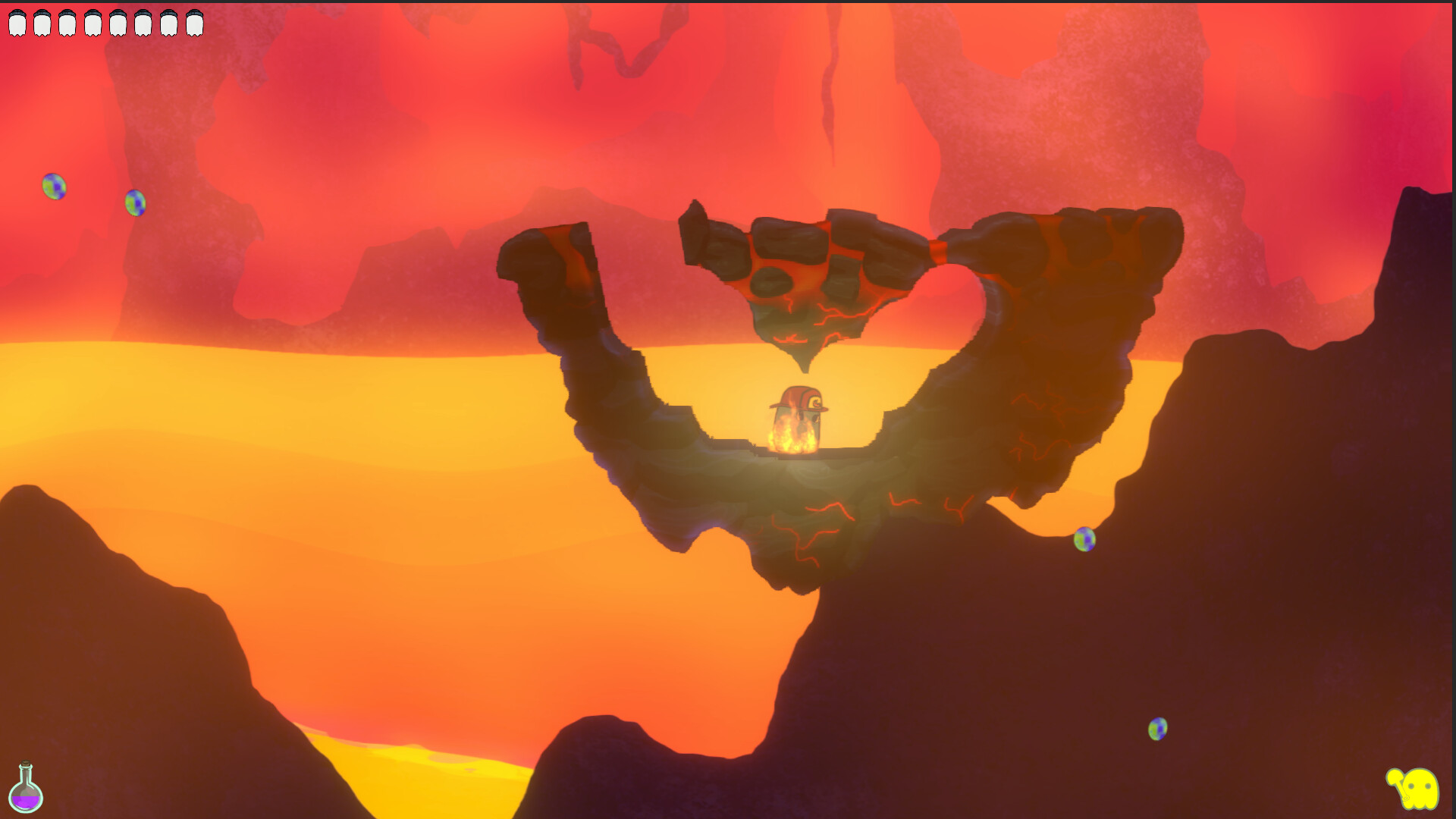Click the first ghost life icon
The height and width of the screenshot is (819, 1456).
point(17,21)
